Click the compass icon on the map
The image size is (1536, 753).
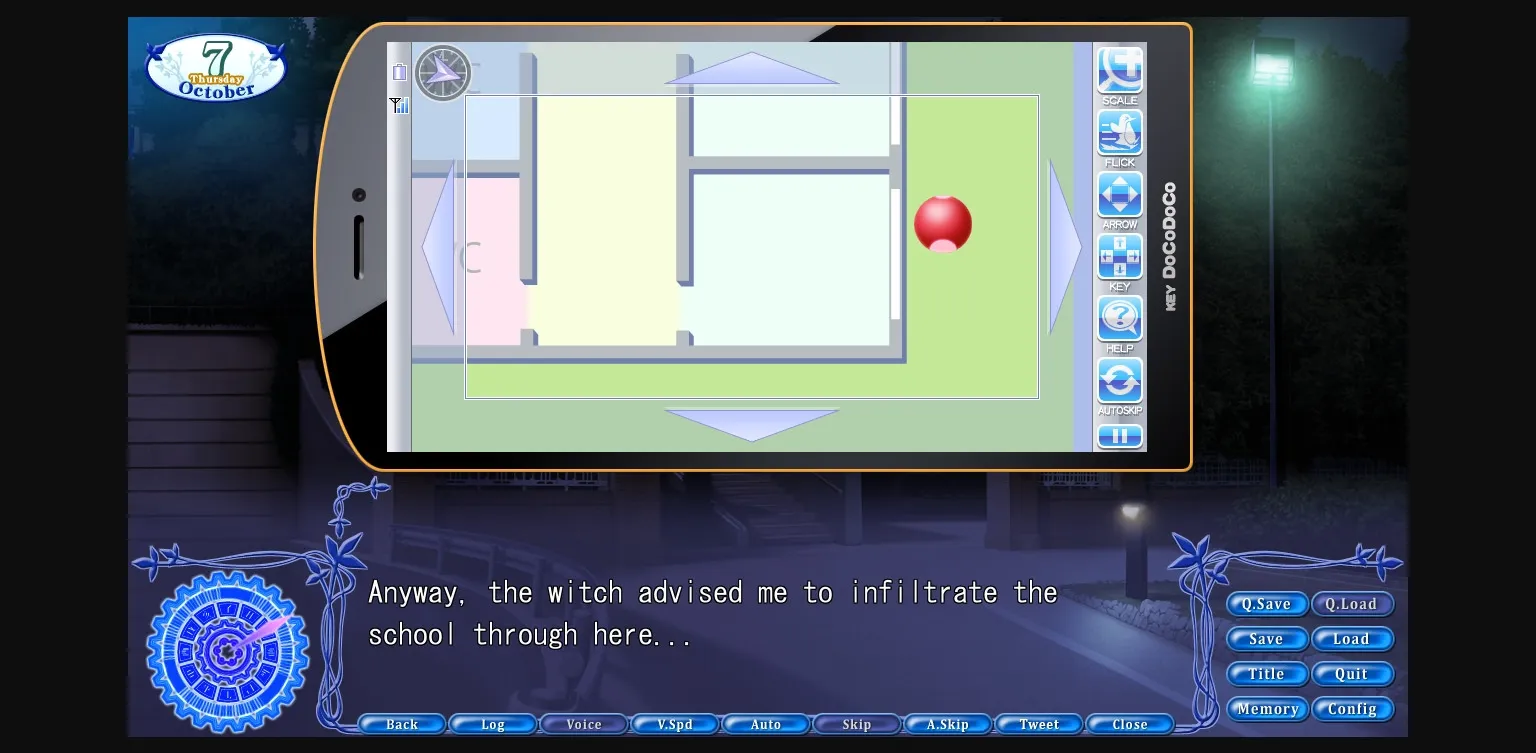pyautogui.click(x=443, y=72)
